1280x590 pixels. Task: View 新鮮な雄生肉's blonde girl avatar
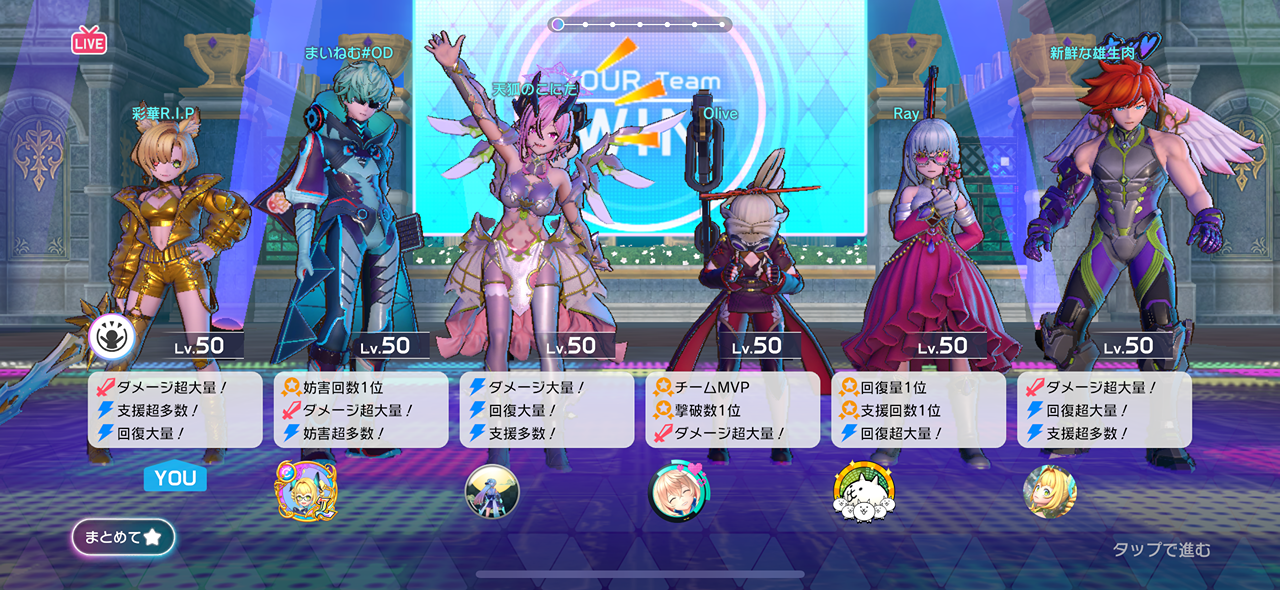click(1049, 491)
